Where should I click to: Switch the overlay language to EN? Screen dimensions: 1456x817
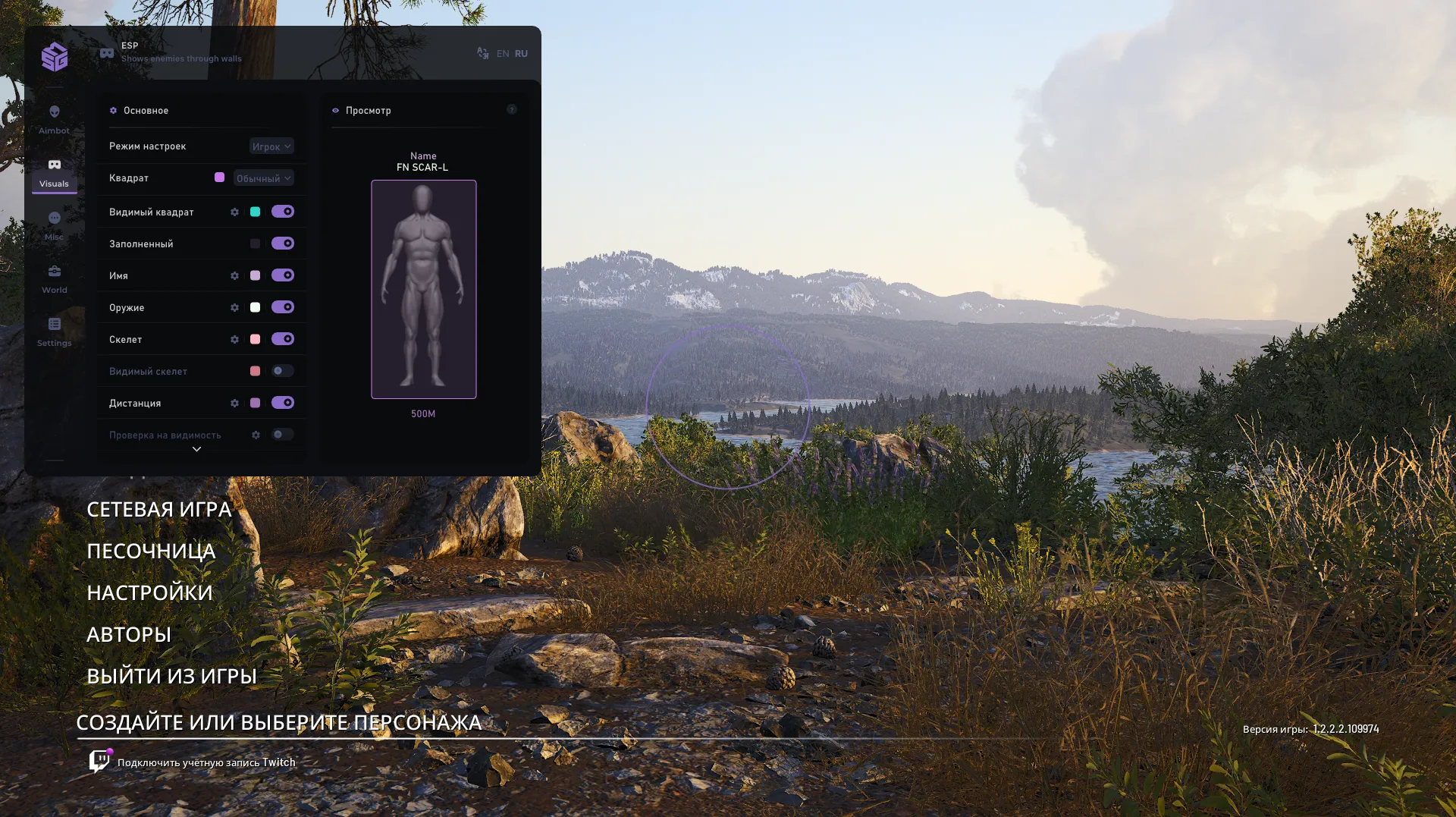pyautogui.click(x=503, y=54)
